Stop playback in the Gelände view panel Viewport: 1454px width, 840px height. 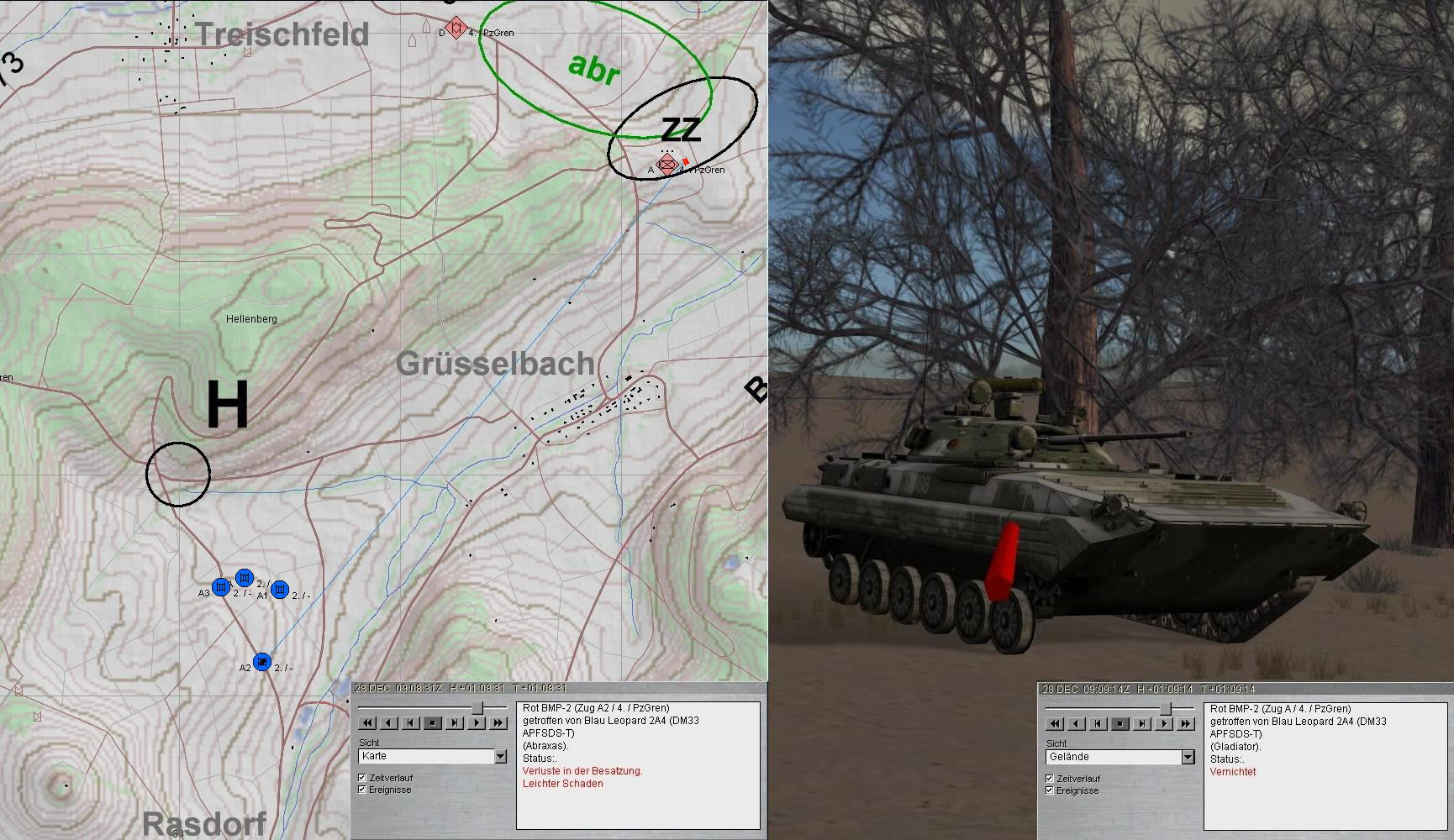tap(1119, 723)
